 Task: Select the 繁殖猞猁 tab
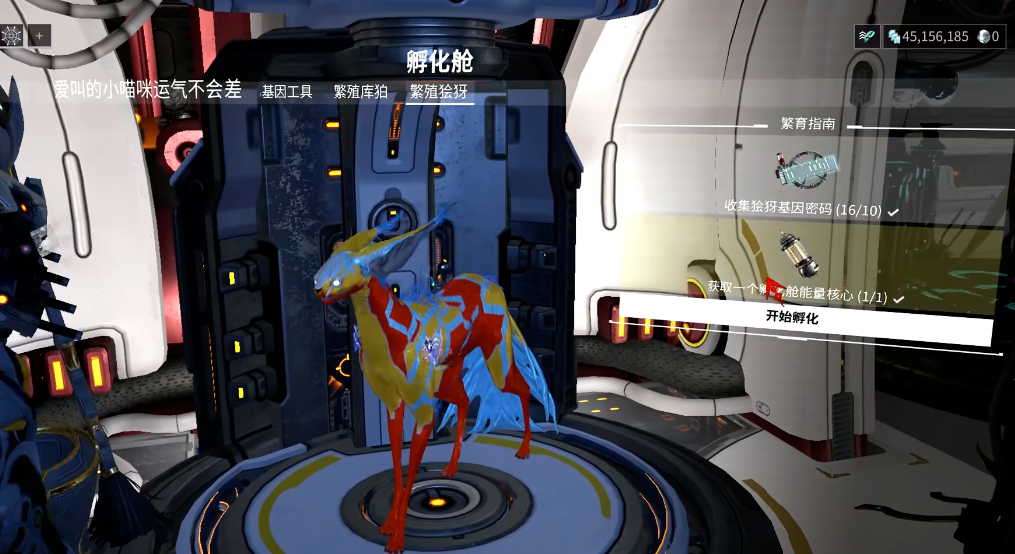tap(439, 91)
